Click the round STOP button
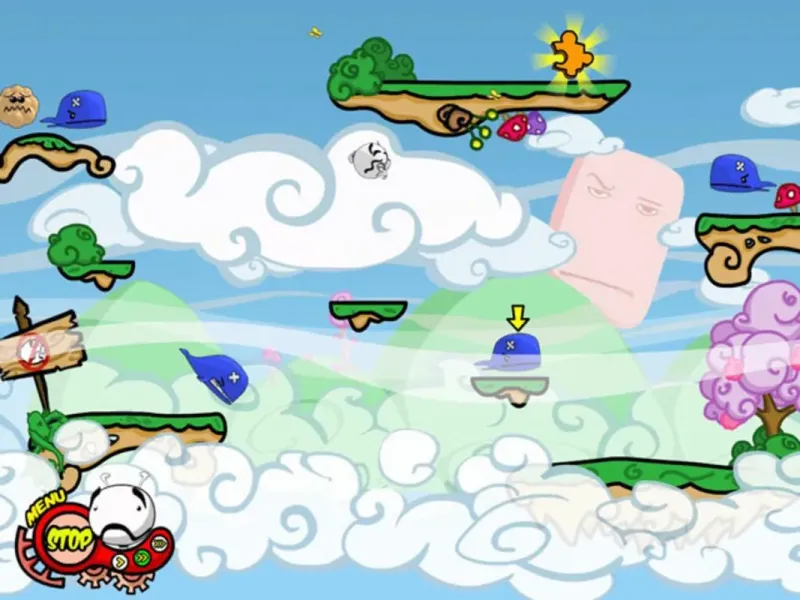 68,540
